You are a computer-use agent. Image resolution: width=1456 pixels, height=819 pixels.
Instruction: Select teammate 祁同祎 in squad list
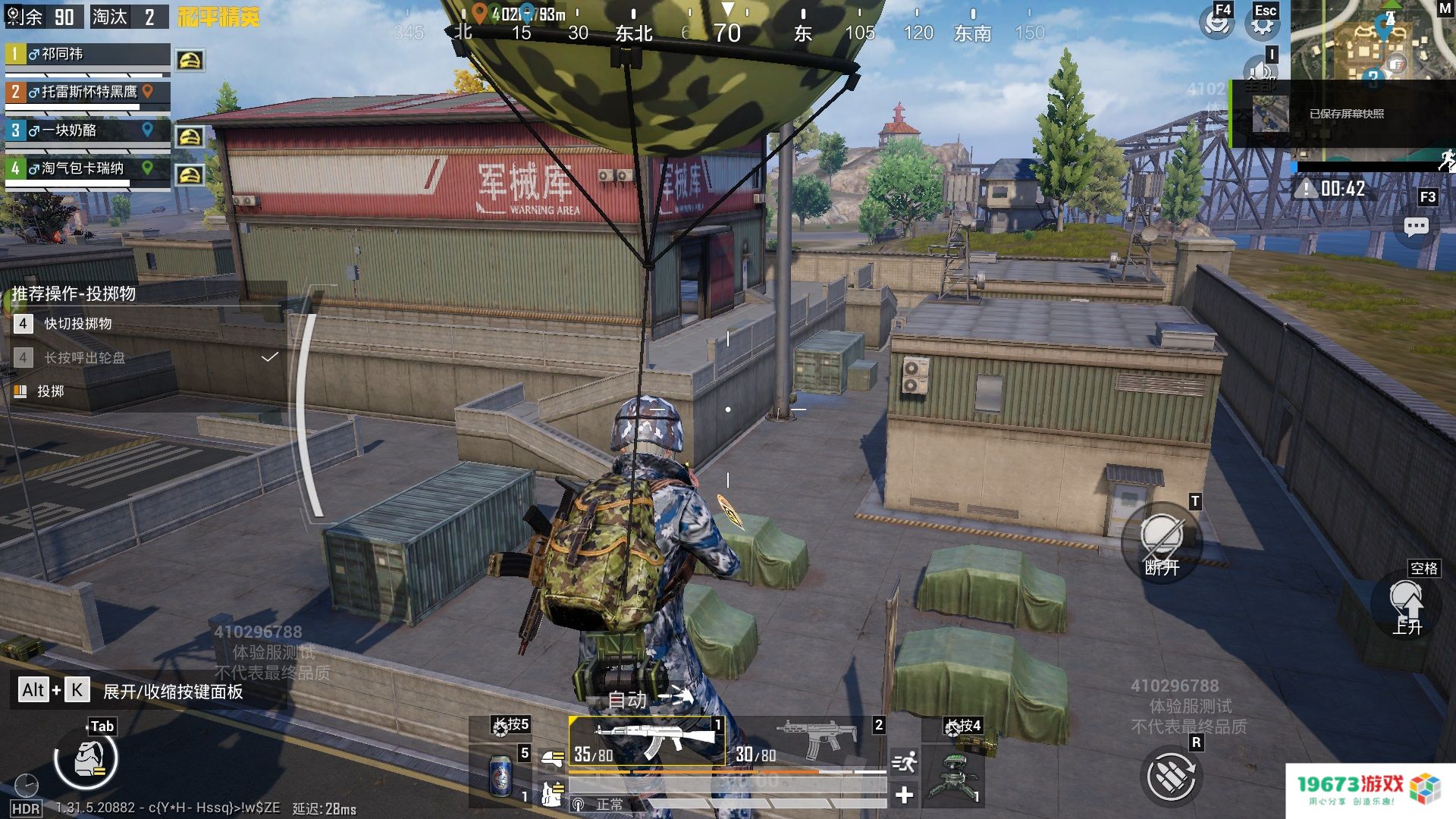[87, 55]
